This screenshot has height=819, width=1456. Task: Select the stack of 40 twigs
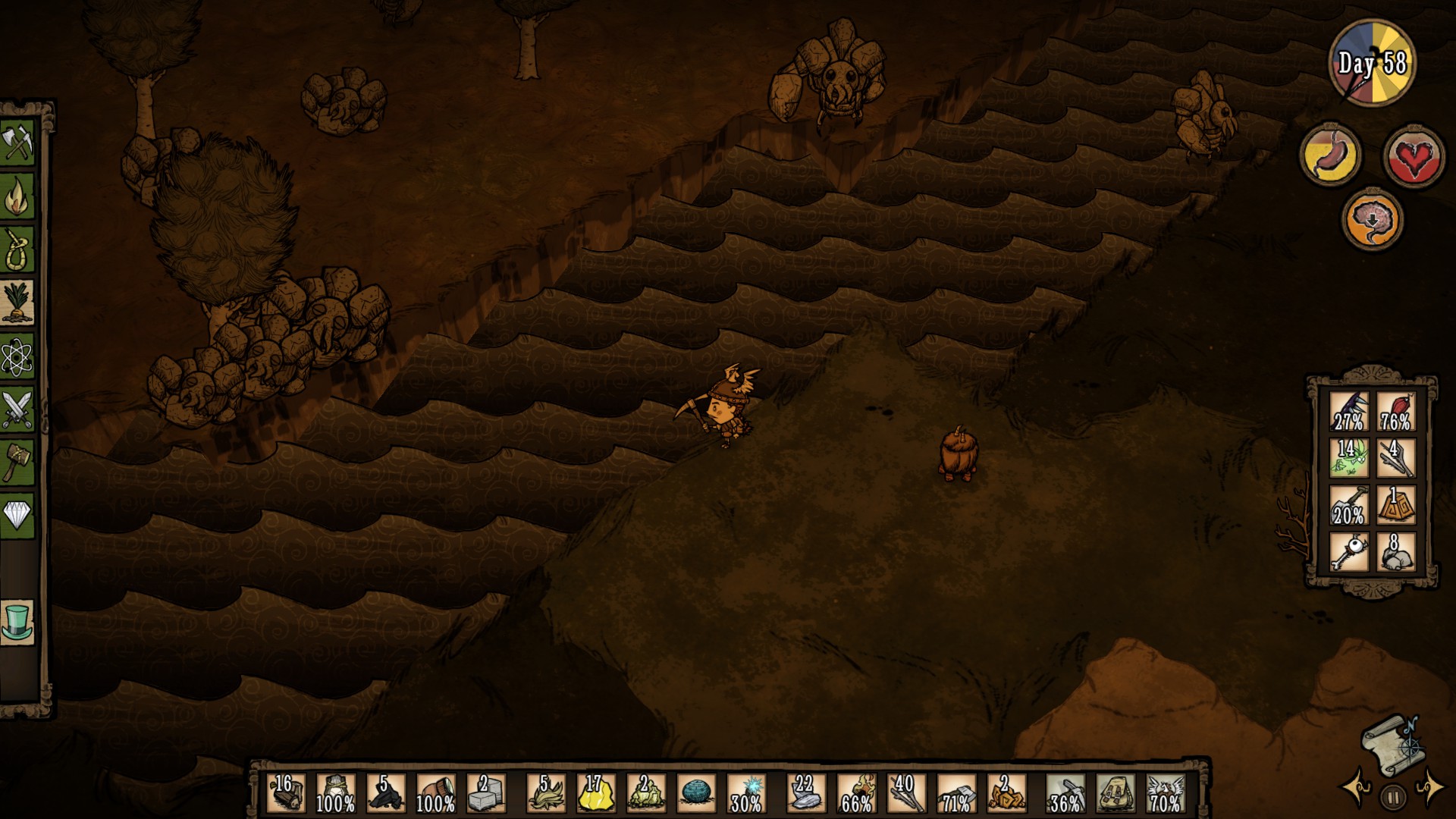point(905,793)
